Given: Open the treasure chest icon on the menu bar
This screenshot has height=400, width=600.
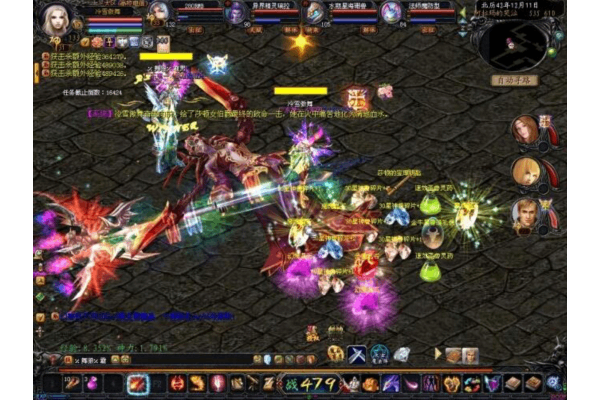Looking at the screenshot, I should point(455,354).
